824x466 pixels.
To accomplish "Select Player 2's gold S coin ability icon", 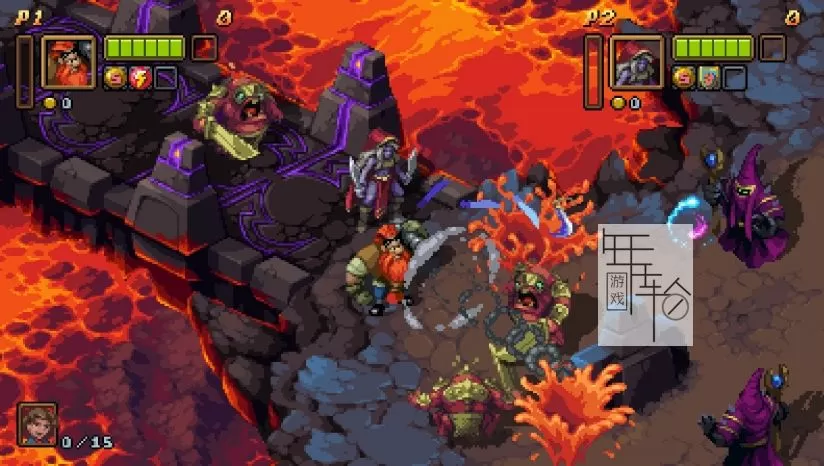I will (x=684, y=77).
